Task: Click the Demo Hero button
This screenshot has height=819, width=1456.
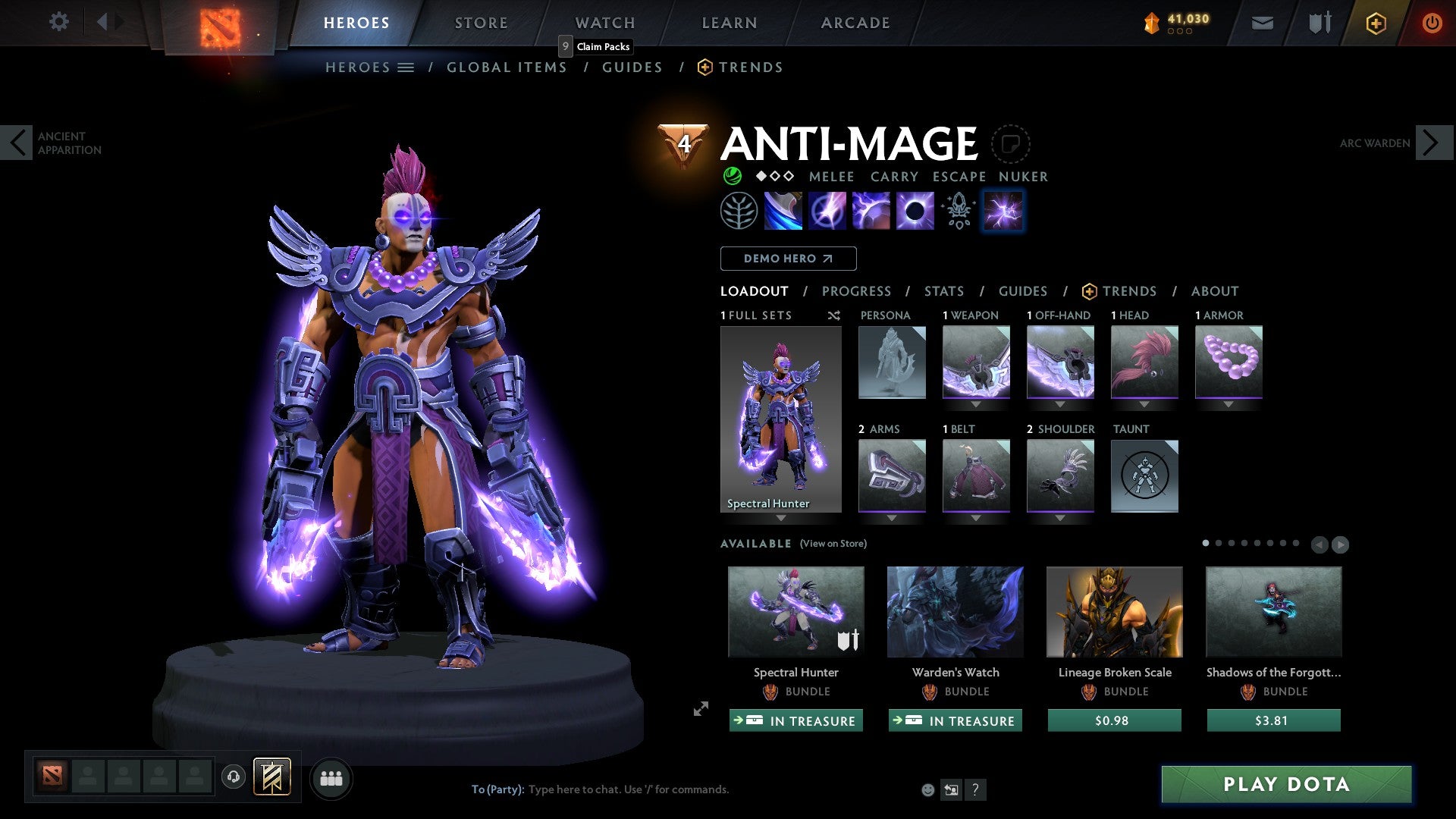Action: [787, 258]
